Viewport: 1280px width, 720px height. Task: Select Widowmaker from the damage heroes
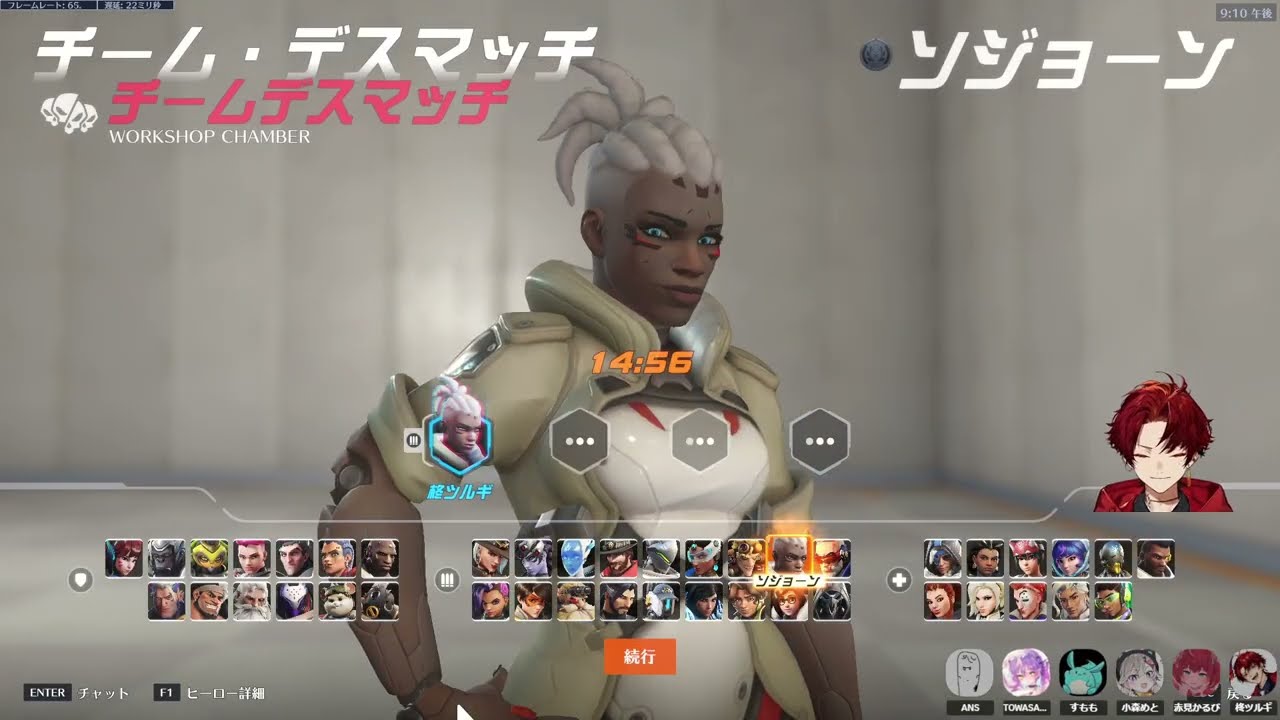pos(533,558)
